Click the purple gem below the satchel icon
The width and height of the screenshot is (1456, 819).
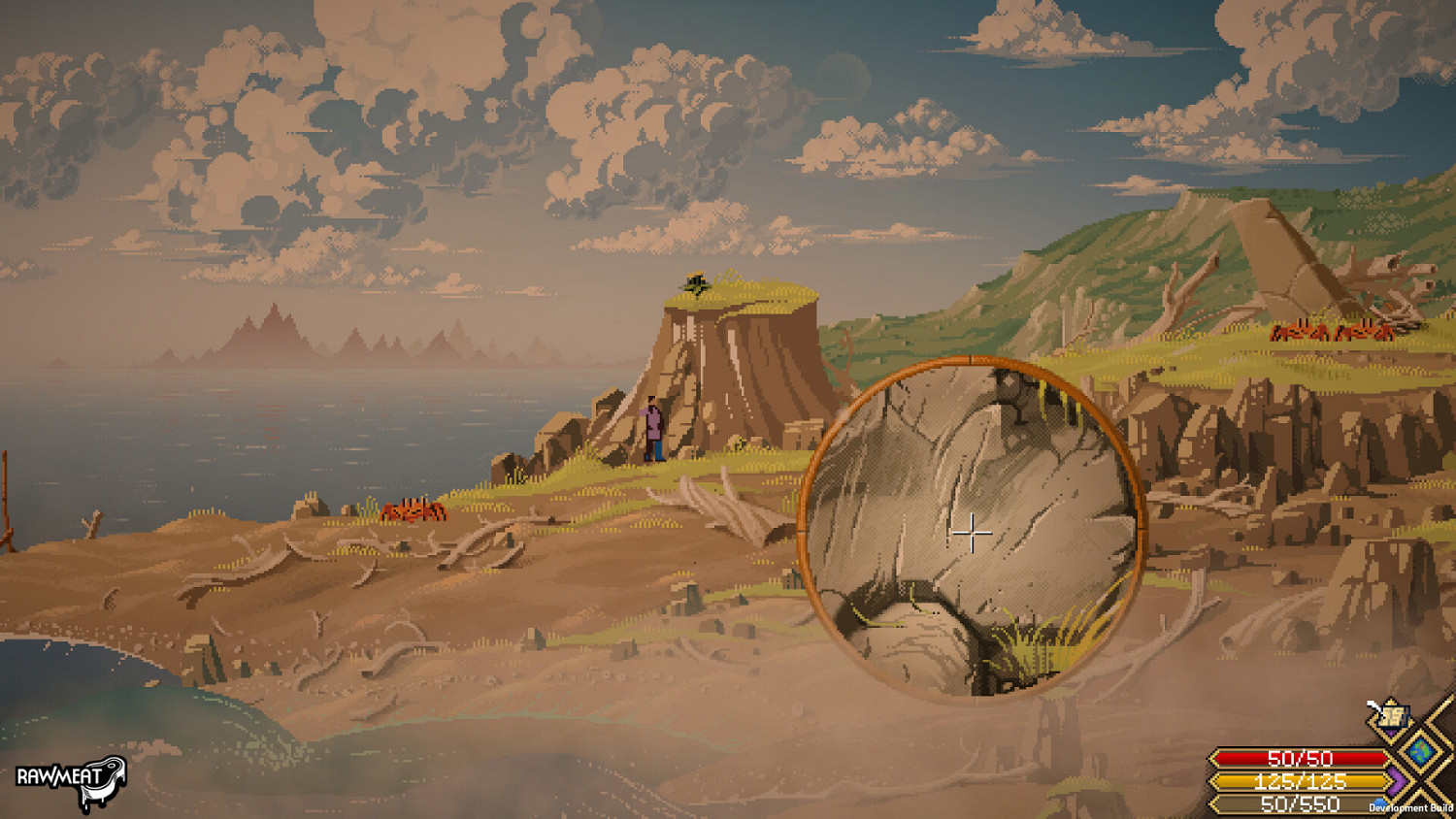1392,733
